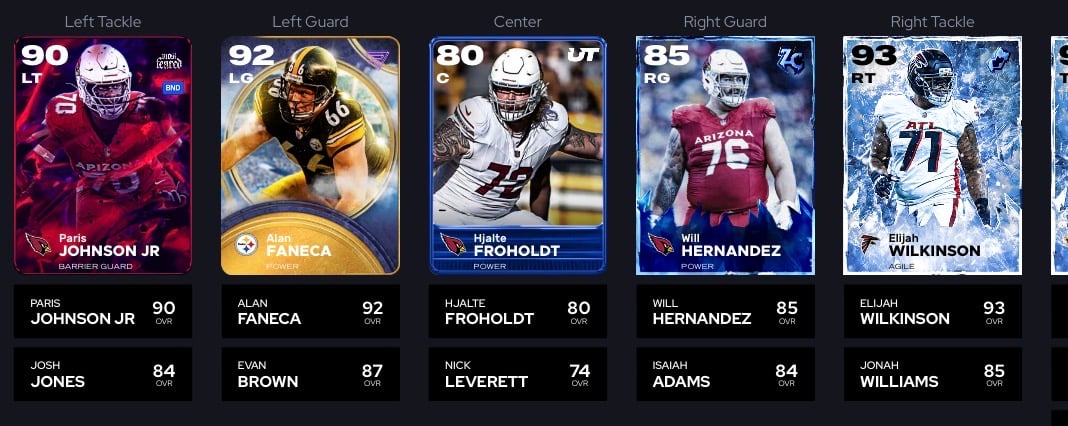Open the Hjalte Froholdt 80 OVR row
Image resolution: width=1068 pixels, height=426 pixels.
click(x=518, y=311)
